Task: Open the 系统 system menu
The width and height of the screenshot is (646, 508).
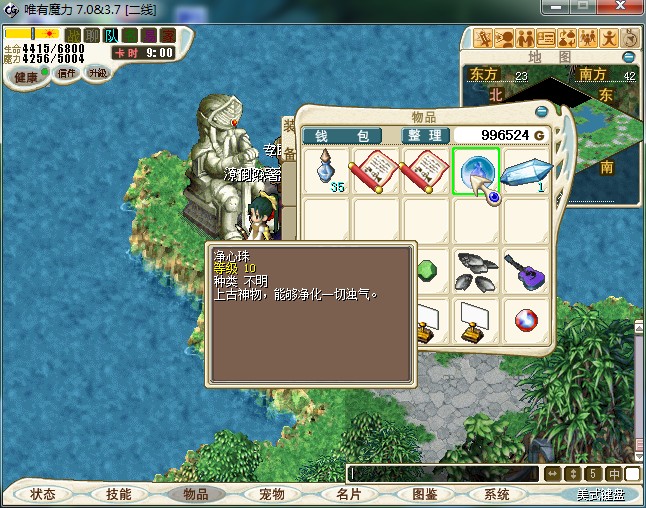Action: 497,494
